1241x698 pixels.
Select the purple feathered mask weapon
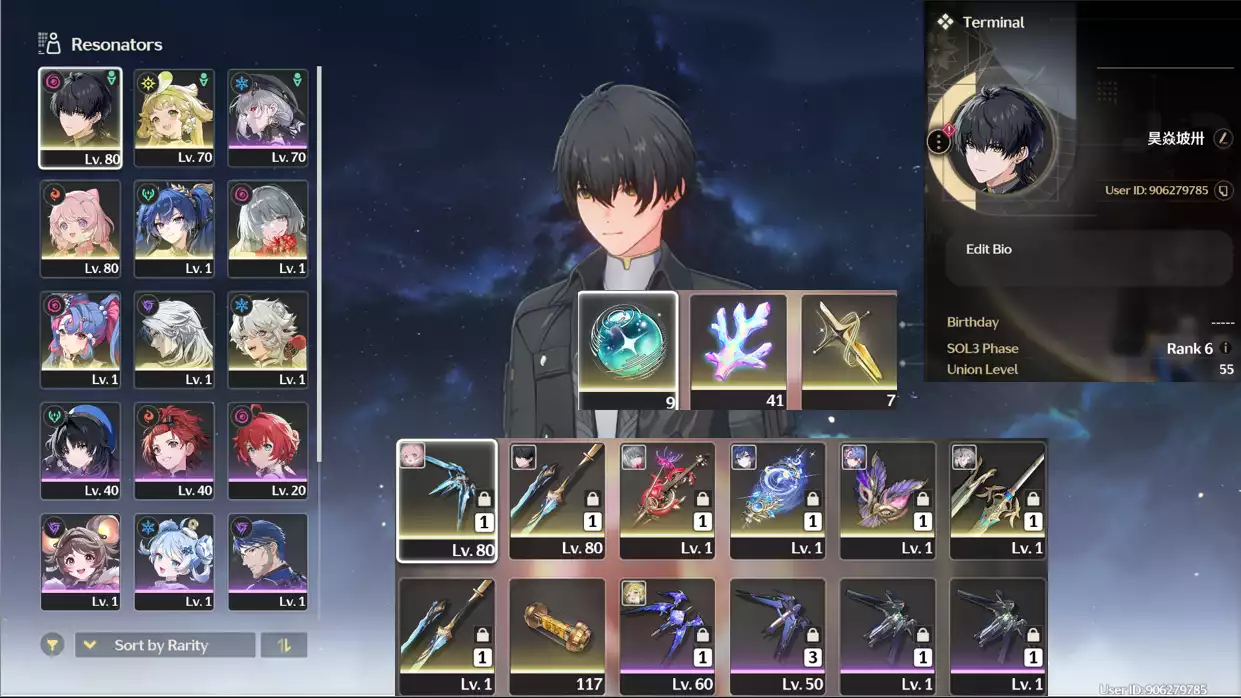887,500
